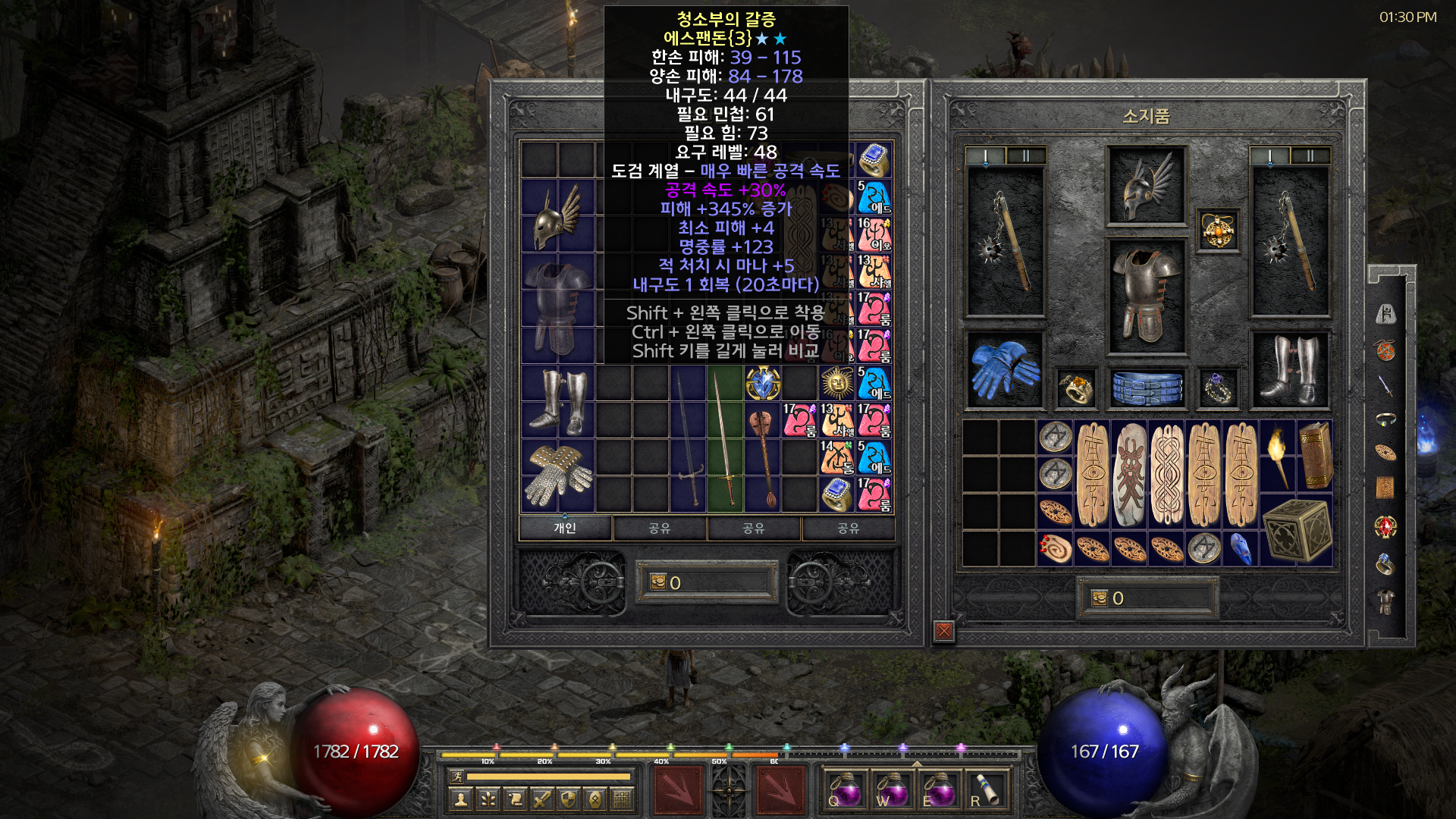Switch to the 개인 stash tab
Image resolution: width=1456 pixels, height=819 pixels.
(565, 528)
